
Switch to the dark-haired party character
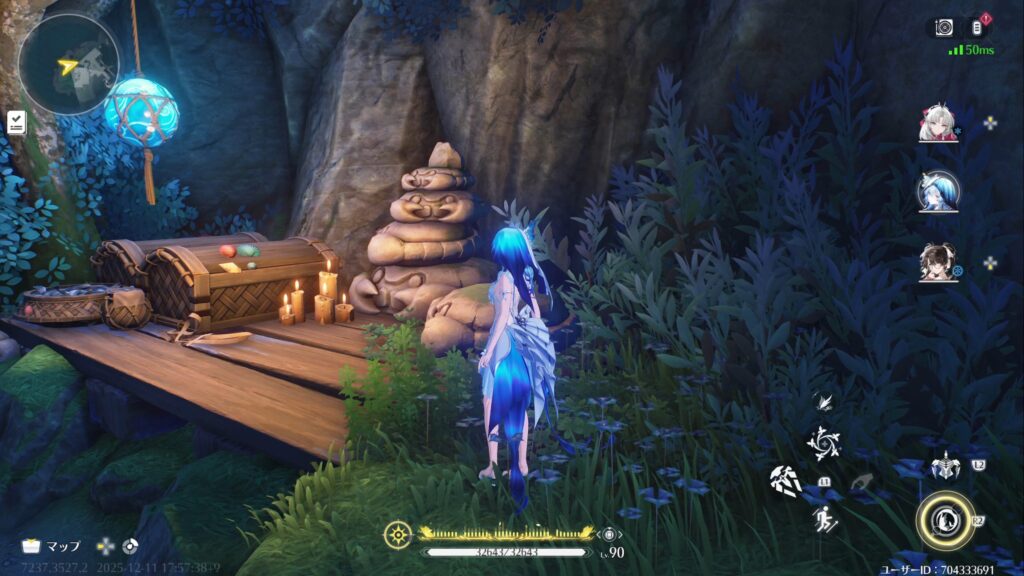click(x=938, y=262)
